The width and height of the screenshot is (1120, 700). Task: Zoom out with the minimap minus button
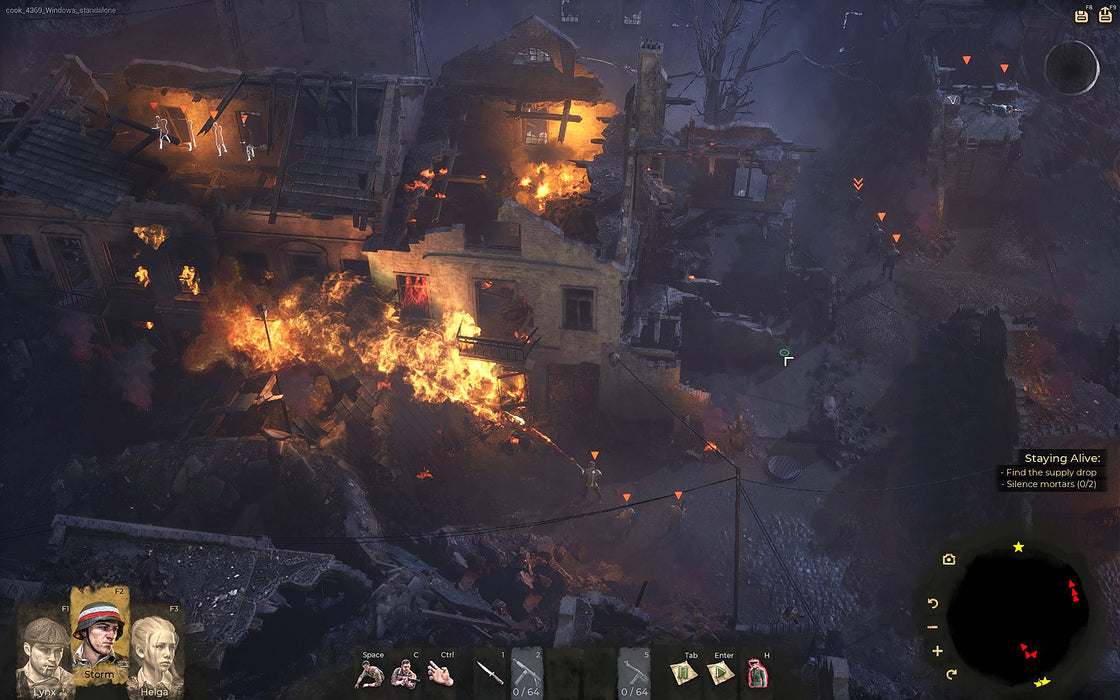tap(933, 627)
